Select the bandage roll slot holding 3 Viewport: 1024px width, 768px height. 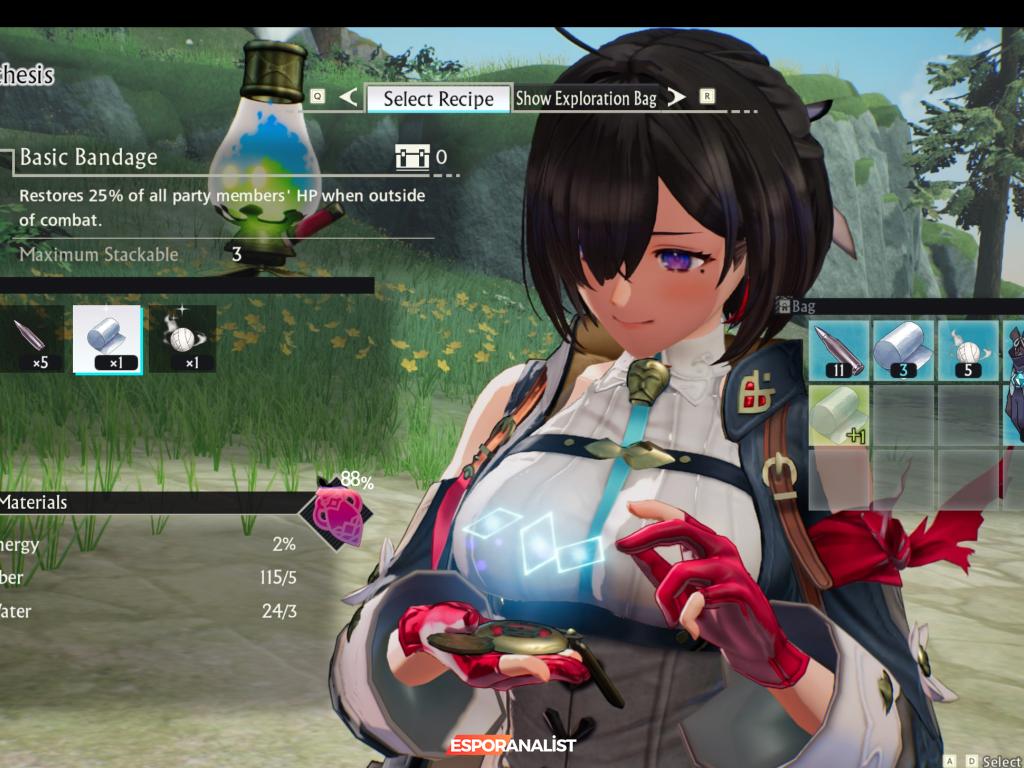[903, 351]
